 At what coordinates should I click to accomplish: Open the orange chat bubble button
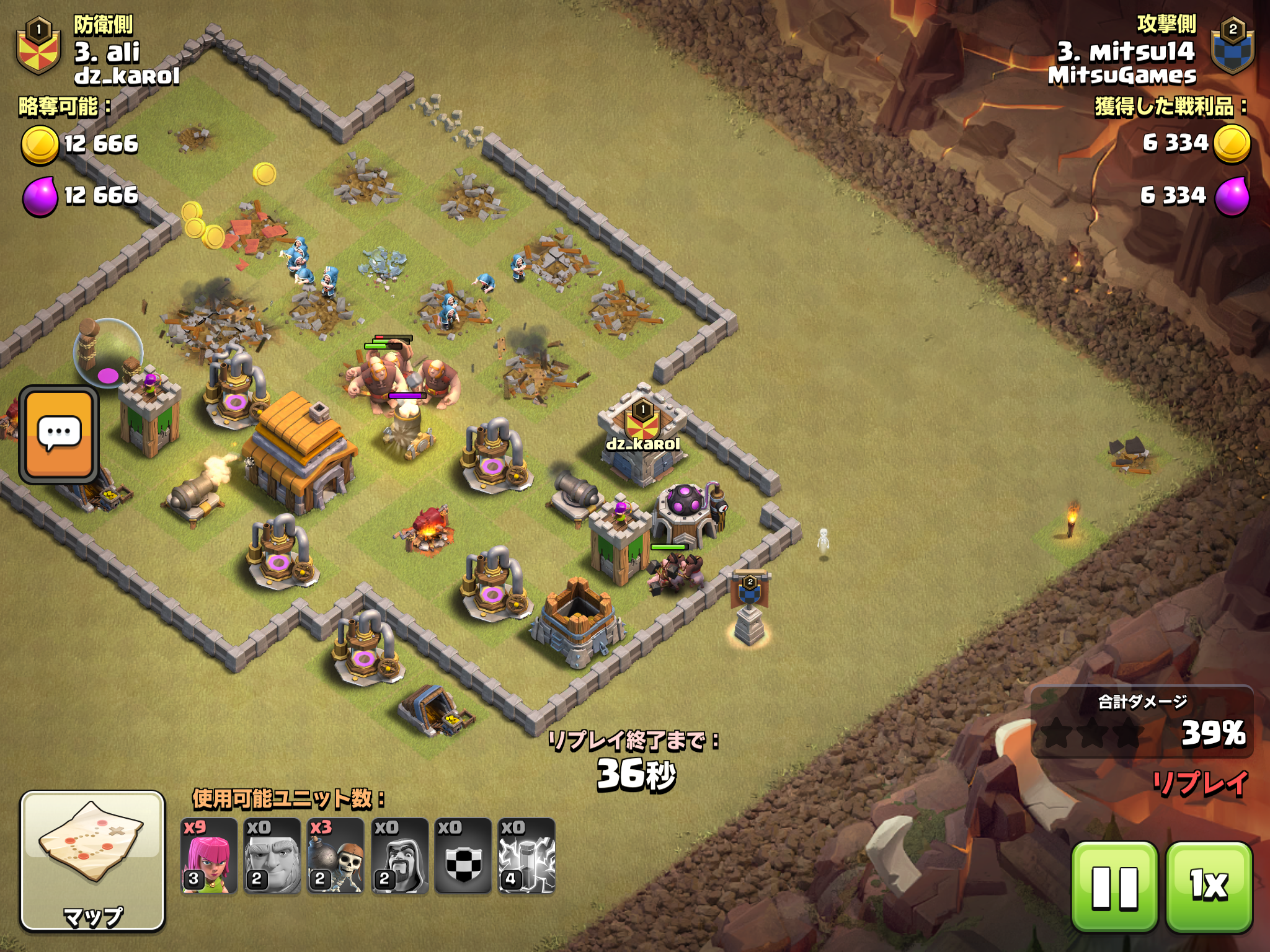pos(59,434)
